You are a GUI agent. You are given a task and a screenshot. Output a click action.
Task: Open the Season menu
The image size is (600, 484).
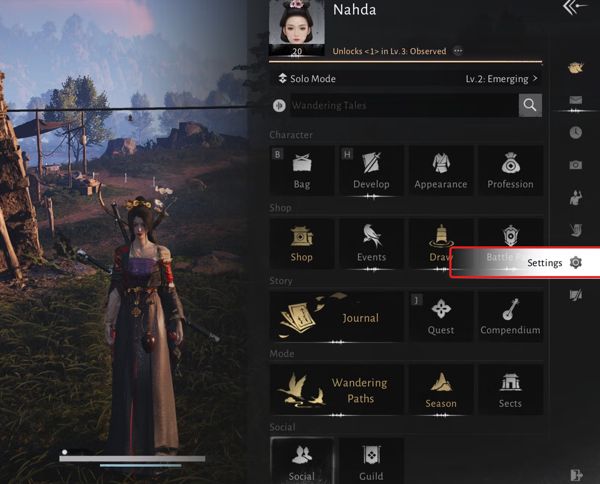440,389
